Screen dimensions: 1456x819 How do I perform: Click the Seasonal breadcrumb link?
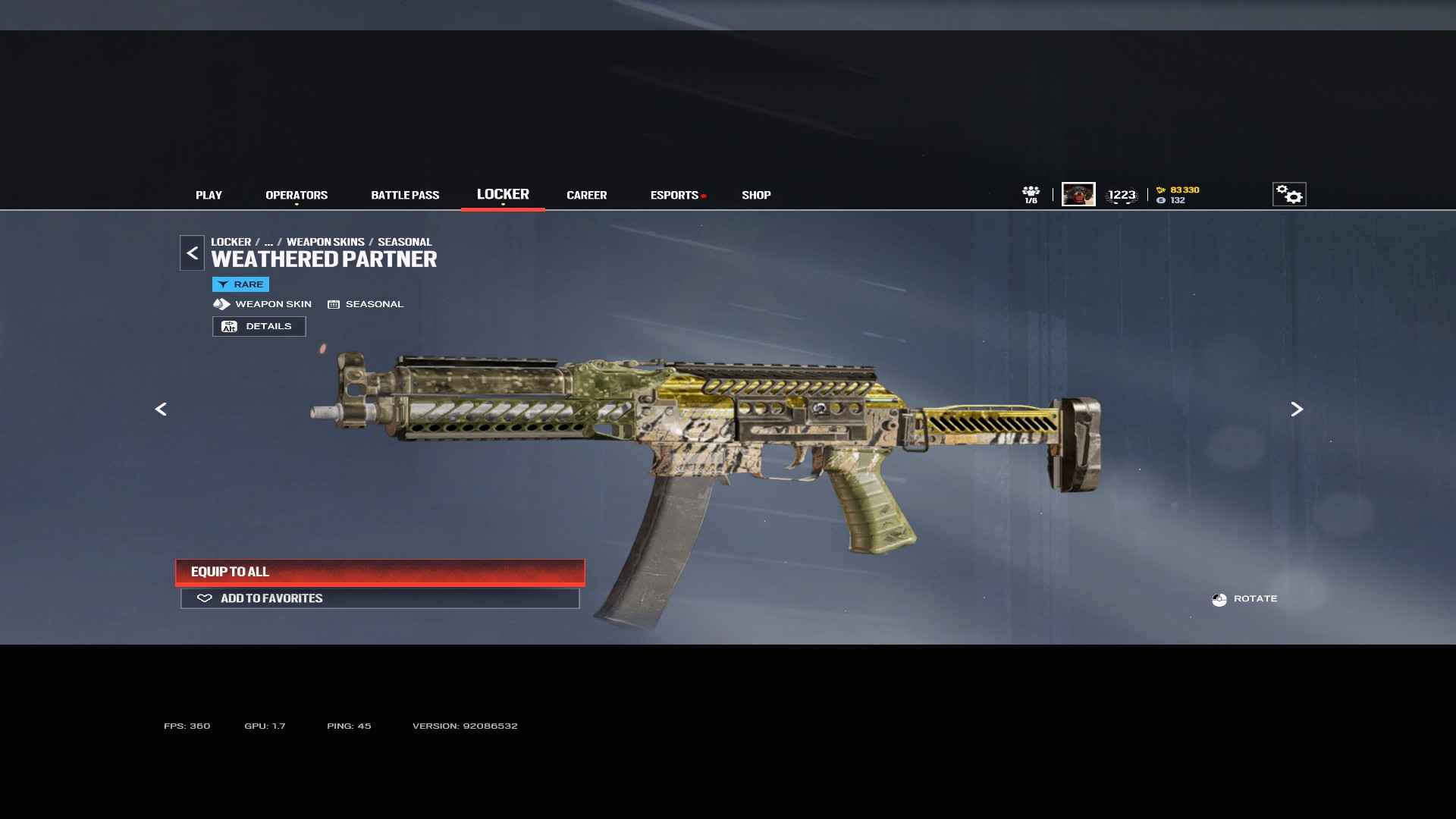tap(404, 242)
